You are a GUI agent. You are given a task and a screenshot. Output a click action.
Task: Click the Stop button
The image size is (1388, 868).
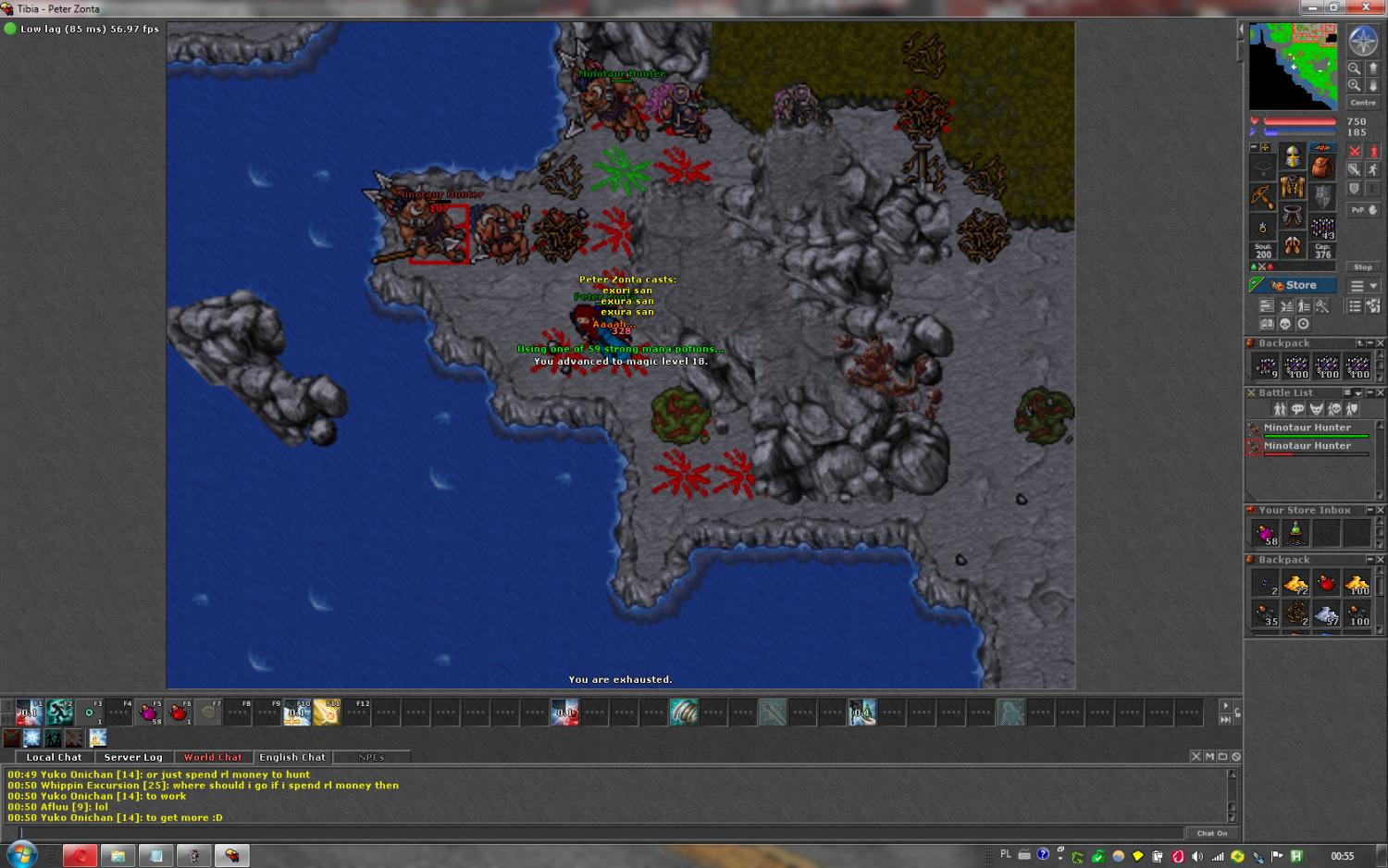pyautogui.click(x=1363, y=267)
